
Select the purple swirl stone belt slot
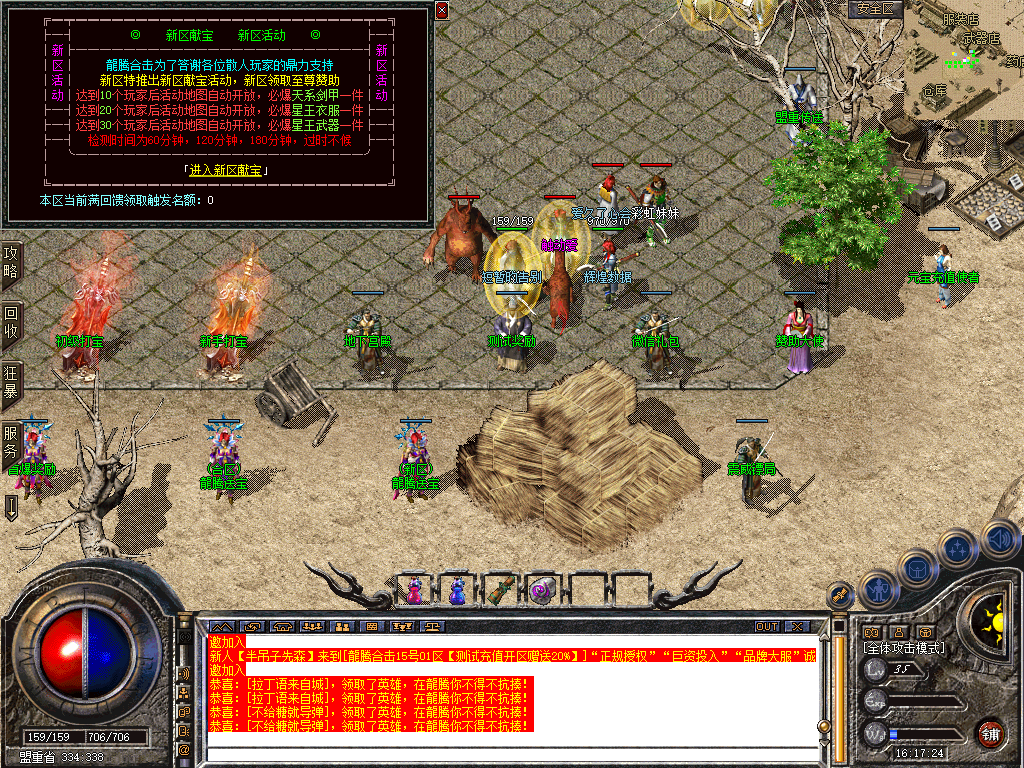pos(542,590)
